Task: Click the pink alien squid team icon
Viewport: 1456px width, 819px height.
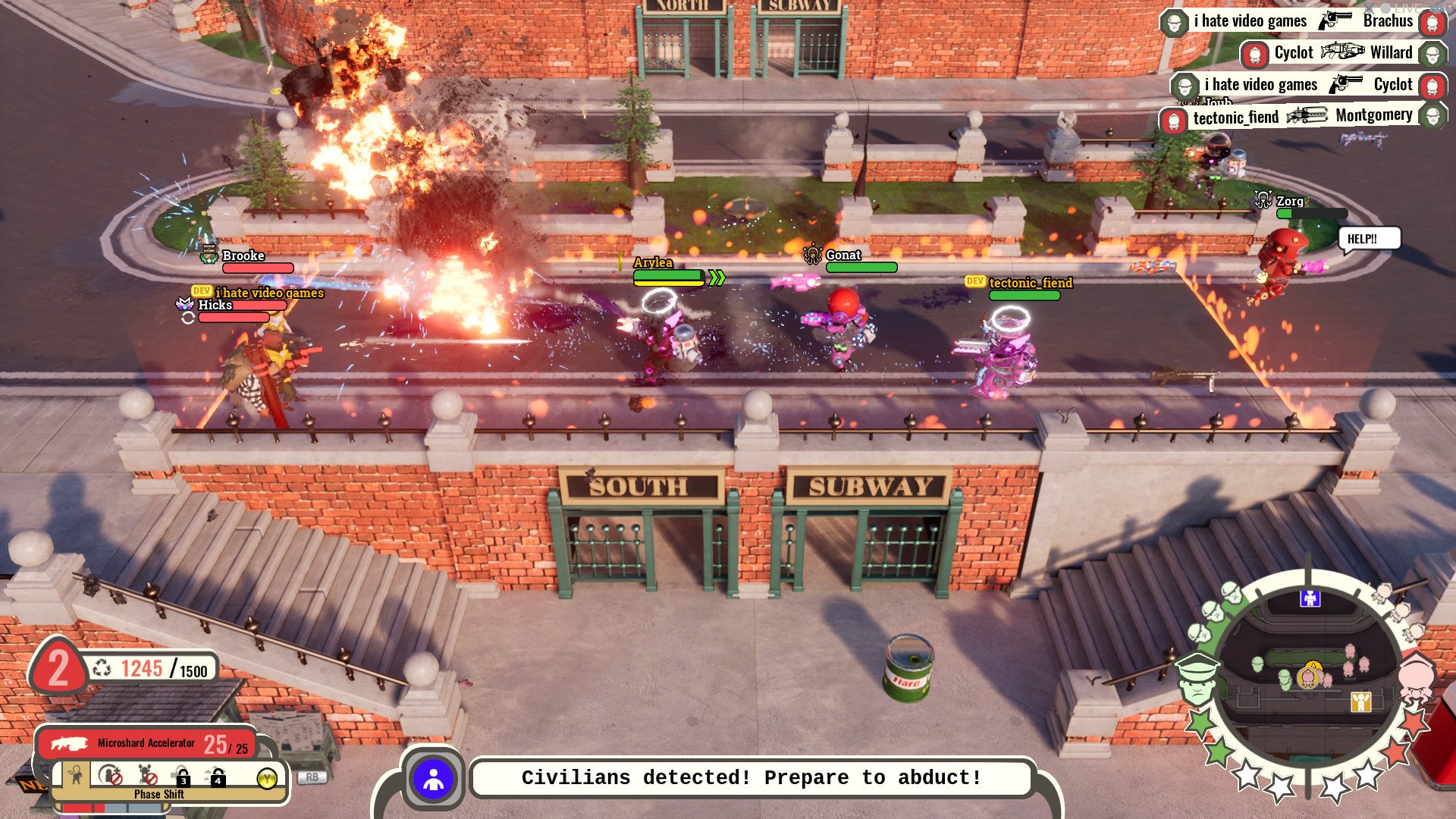Action: point(1415,676)
